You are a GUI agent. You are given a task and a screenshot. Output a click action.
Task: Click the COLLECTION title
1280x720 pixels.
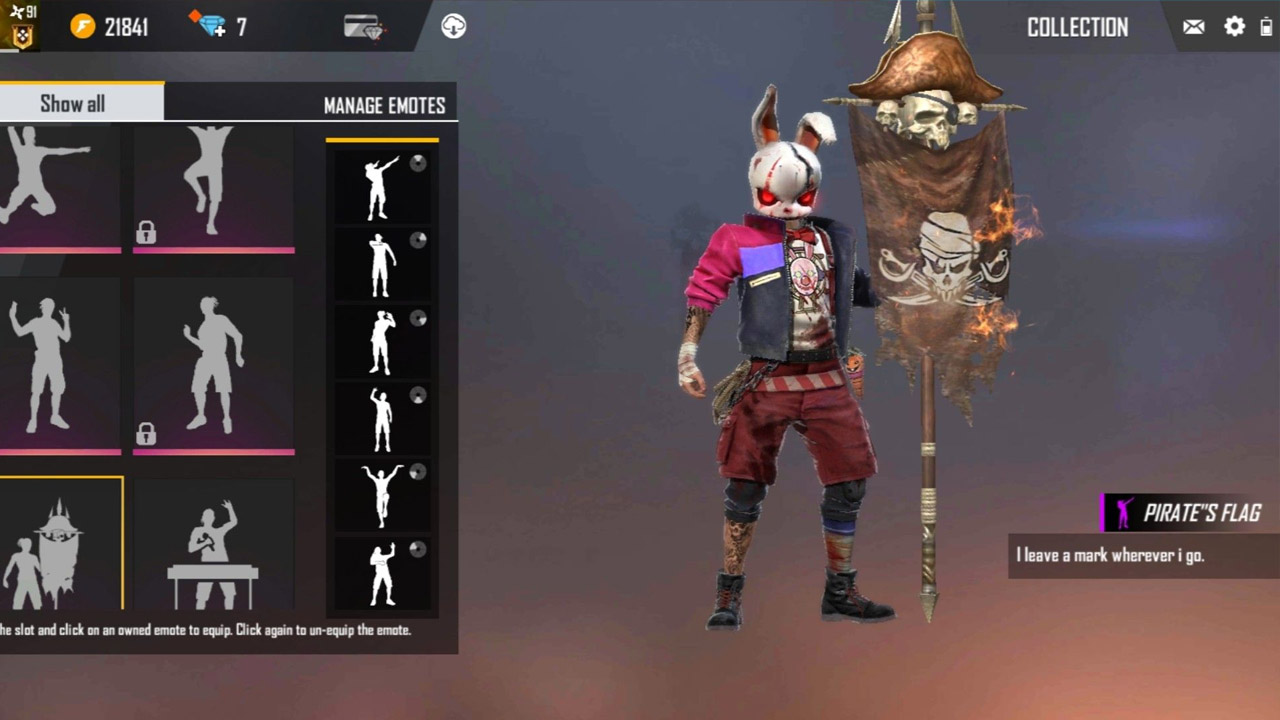click(1077, 28)
